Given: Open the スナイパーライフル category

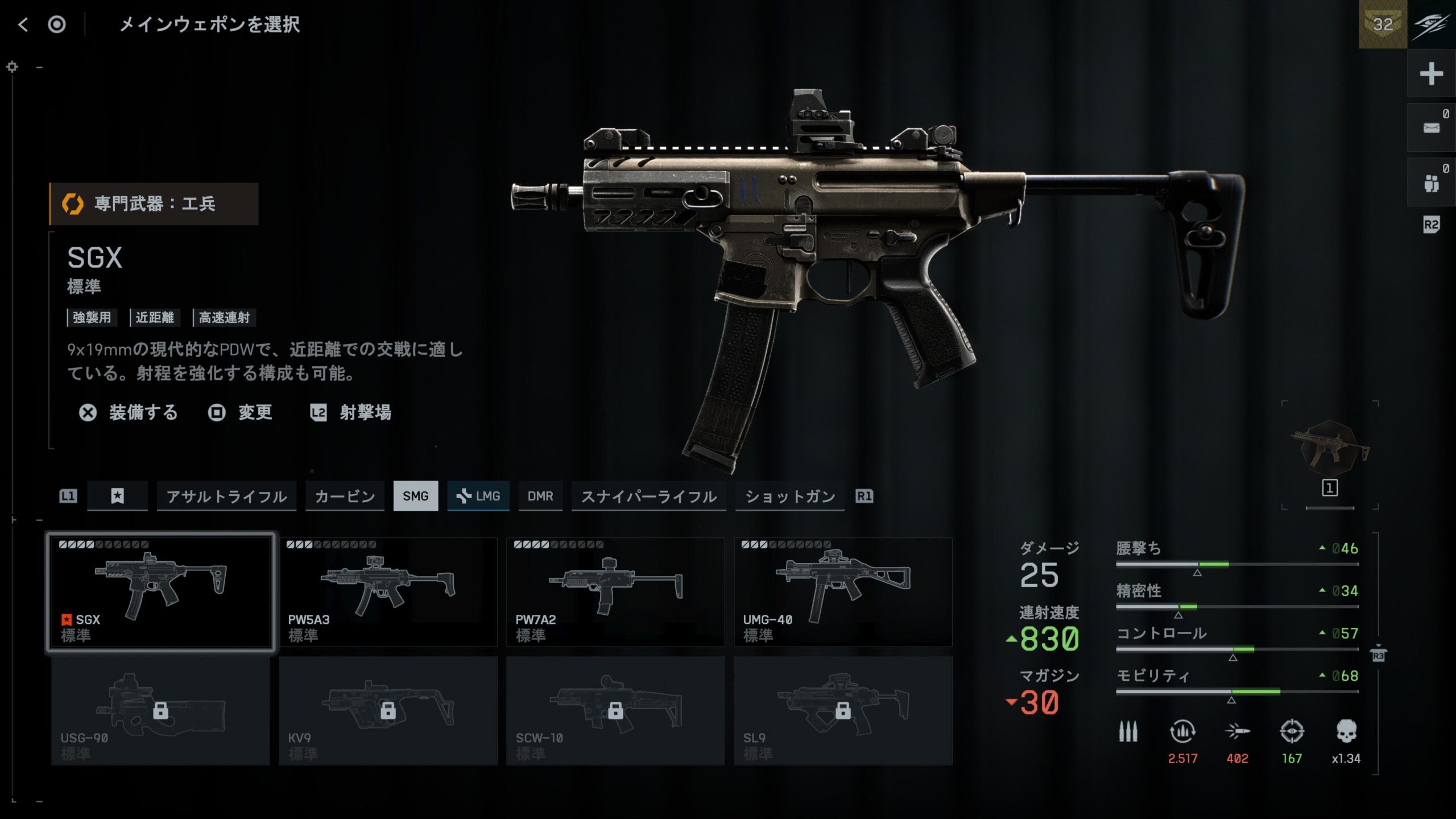Looking at the screenshot, I should coord(648,496).
